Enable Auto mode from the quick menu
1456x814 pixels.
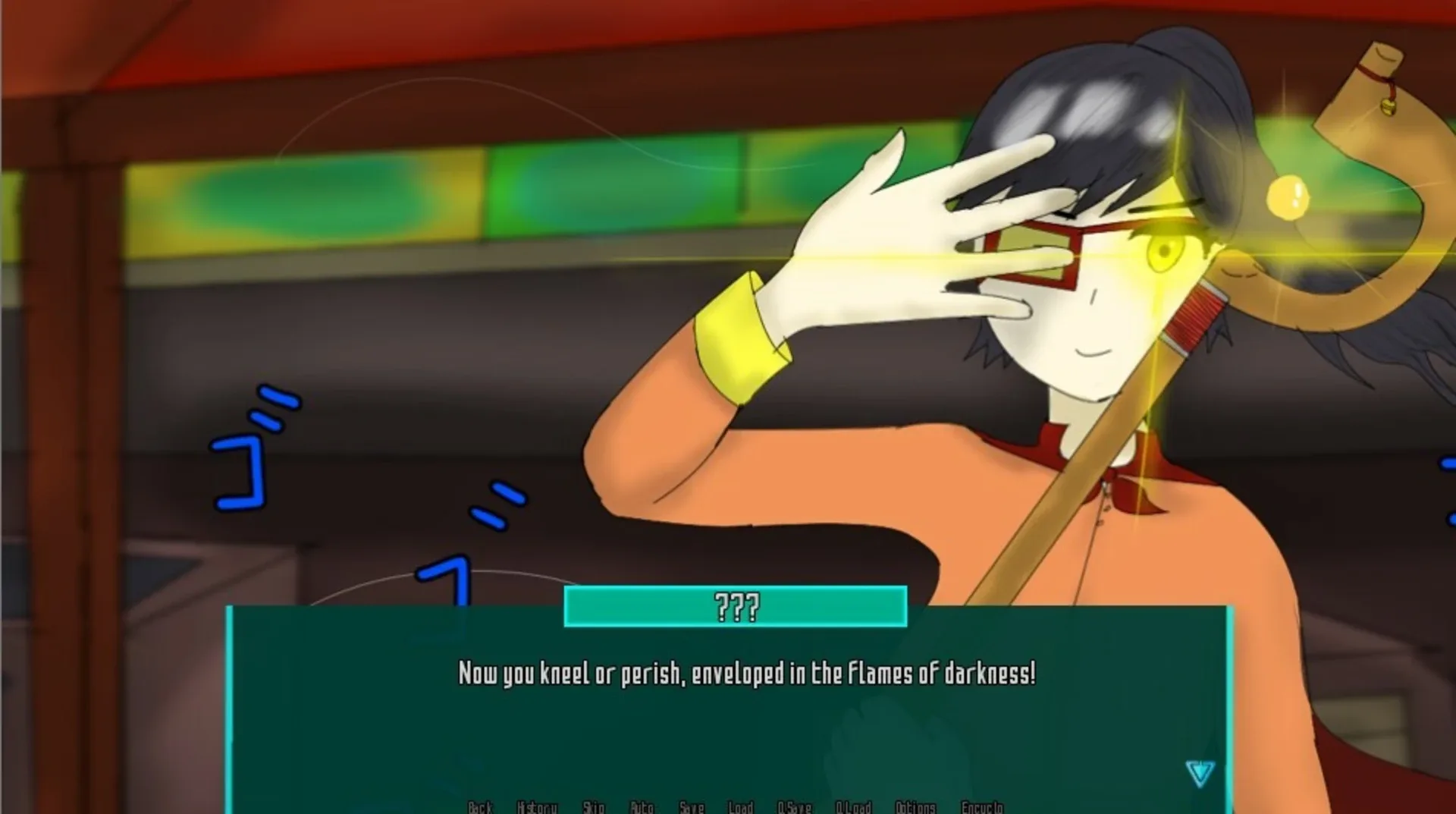[x=644, y=808]
